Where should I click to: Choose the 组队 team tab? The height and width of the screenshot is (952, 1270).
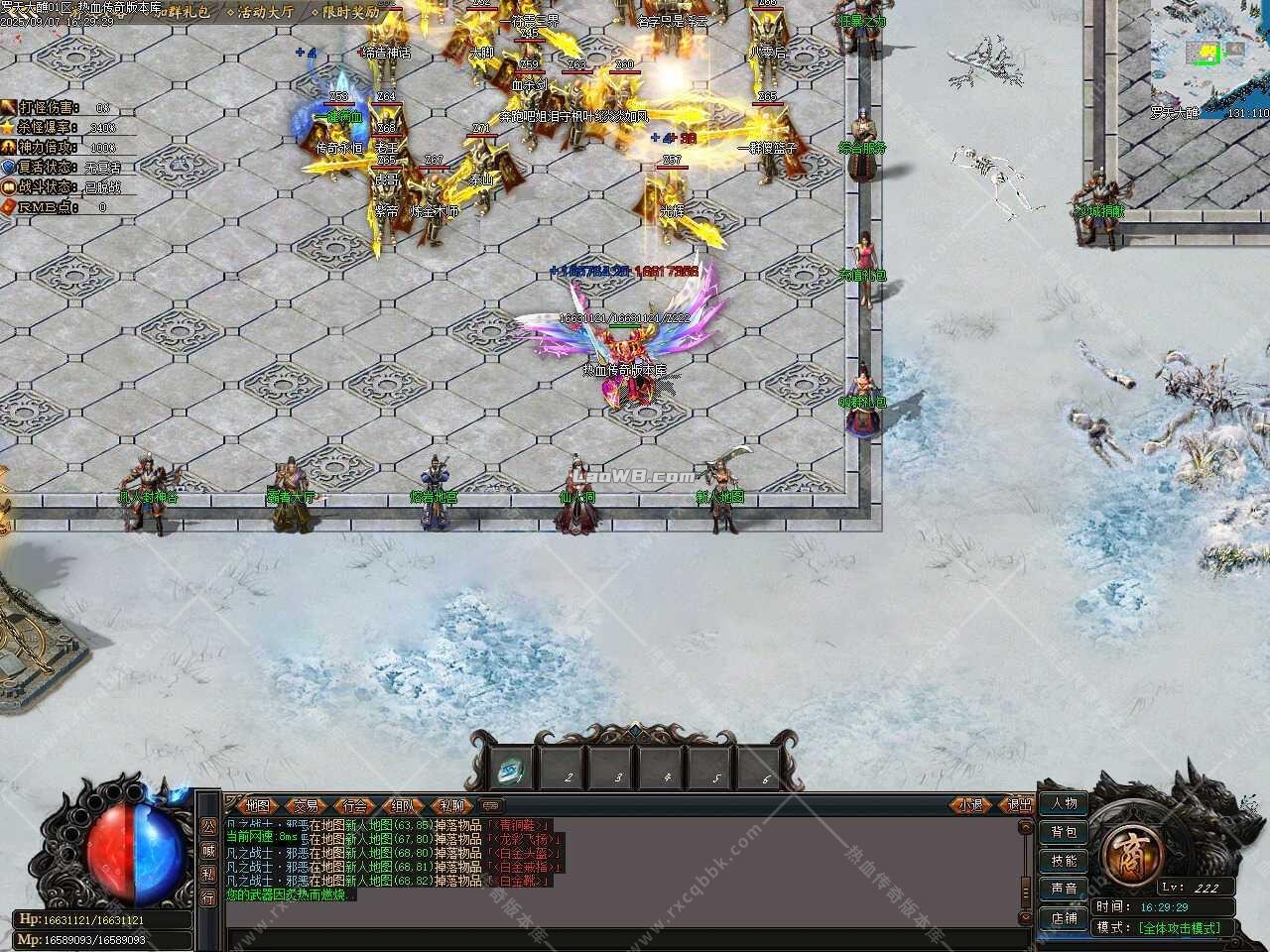pyautogui.click(x=403, y=806)
